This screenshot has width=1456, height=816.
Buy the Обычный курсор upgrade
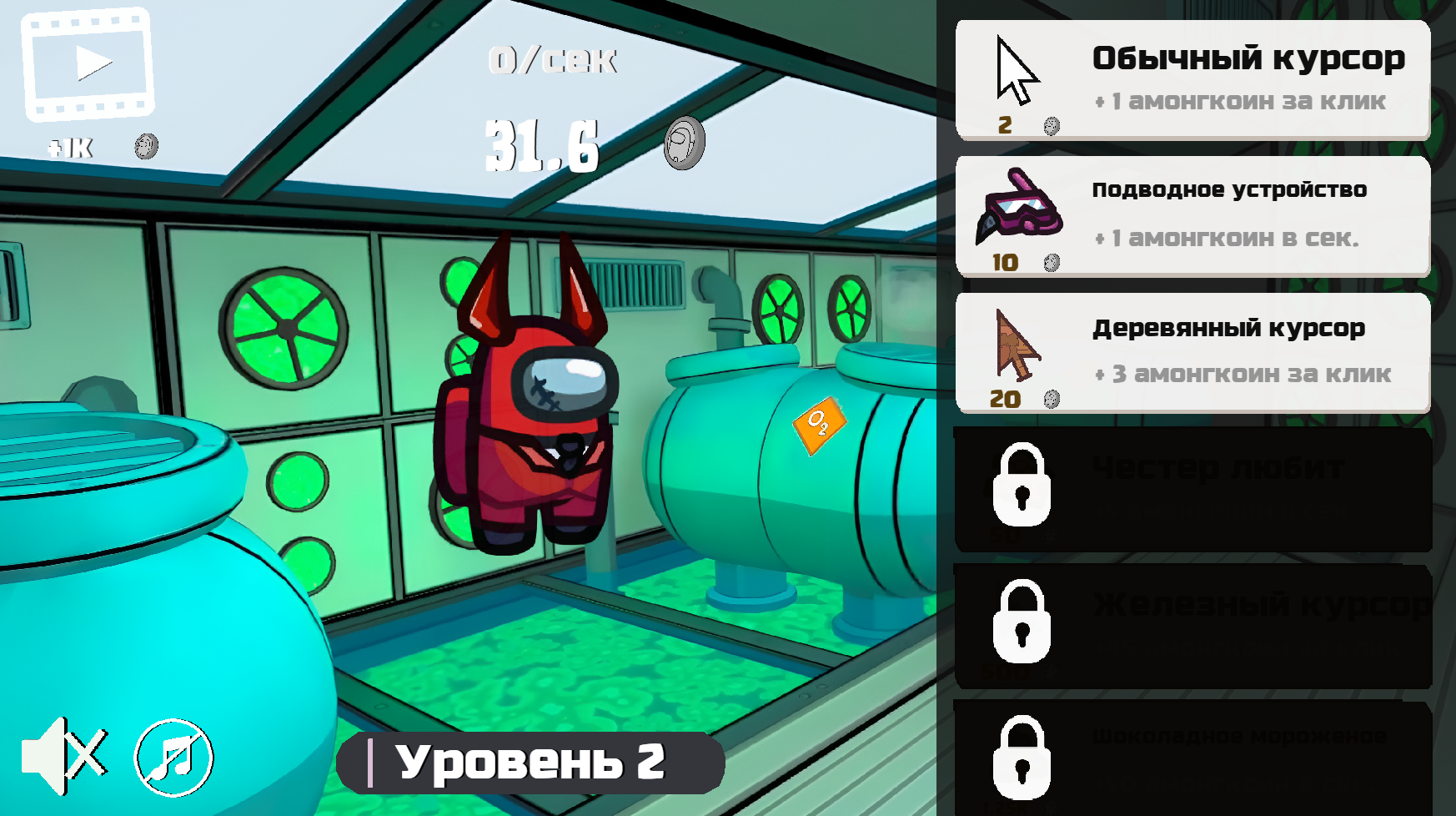1192,78
